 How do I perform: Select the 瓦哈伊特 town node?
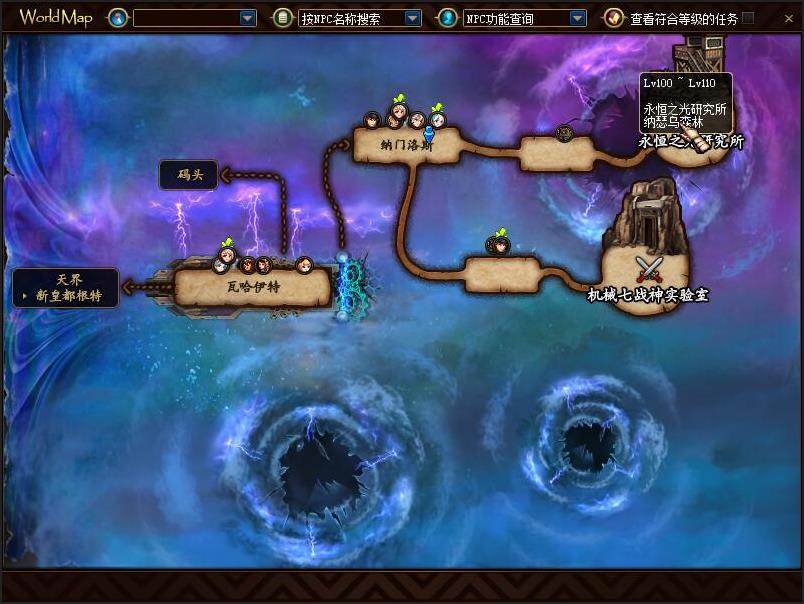coord(252,287)
